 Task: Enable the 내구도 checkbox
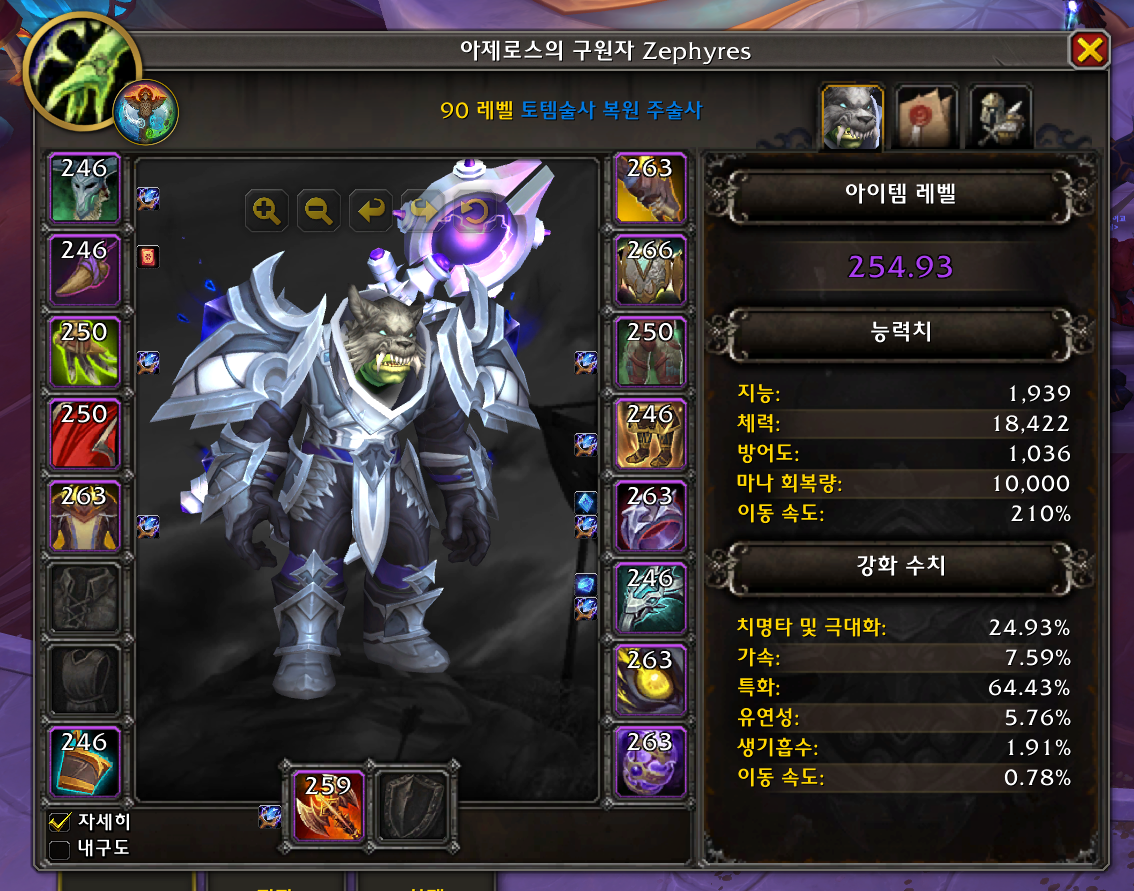click(x=60, y=850)
